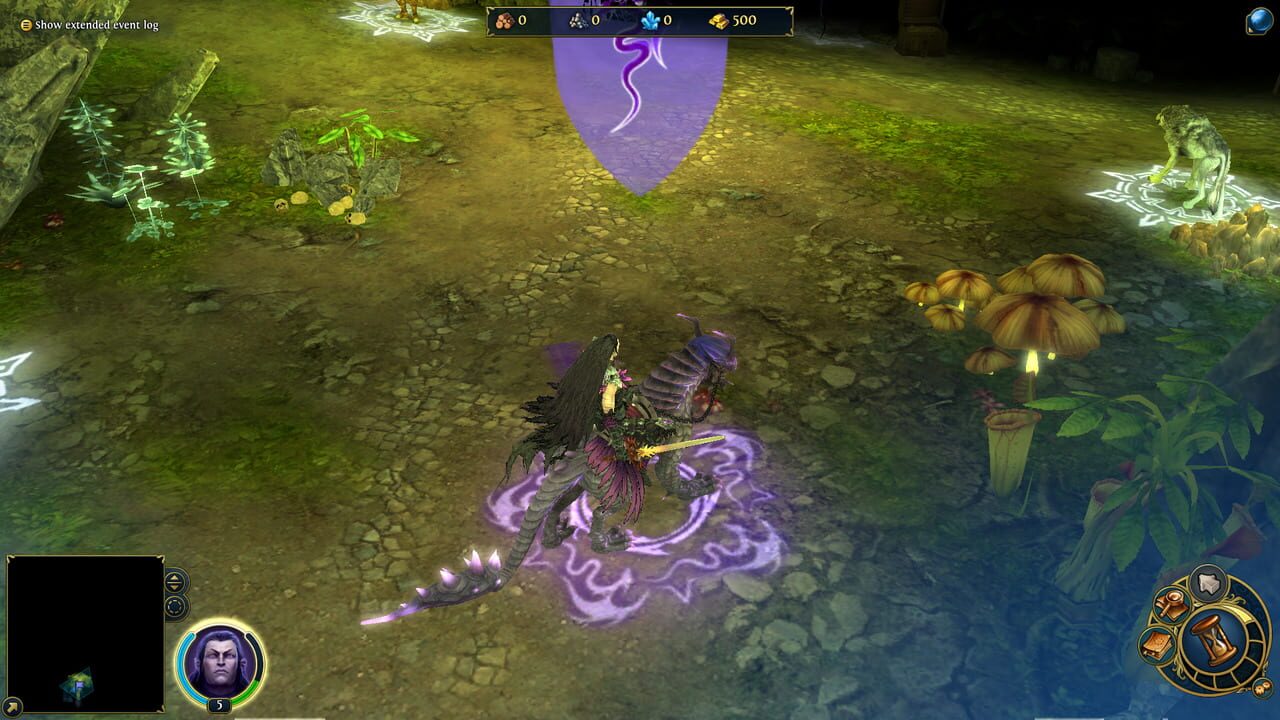
Task: Select the spyglass map exploration icon
Action: pos(1171,604)
